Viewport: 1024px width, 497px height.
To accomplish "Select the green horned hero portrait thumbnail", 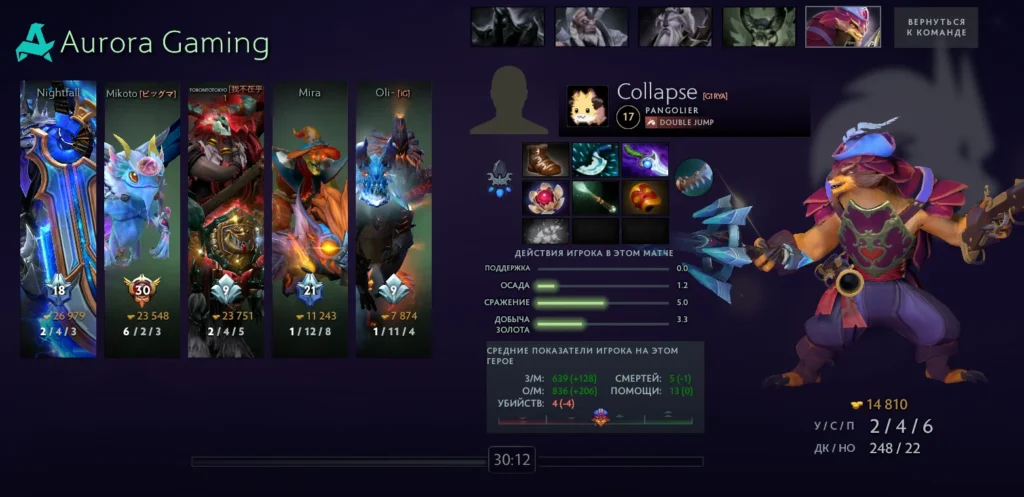I will (759, 27).
